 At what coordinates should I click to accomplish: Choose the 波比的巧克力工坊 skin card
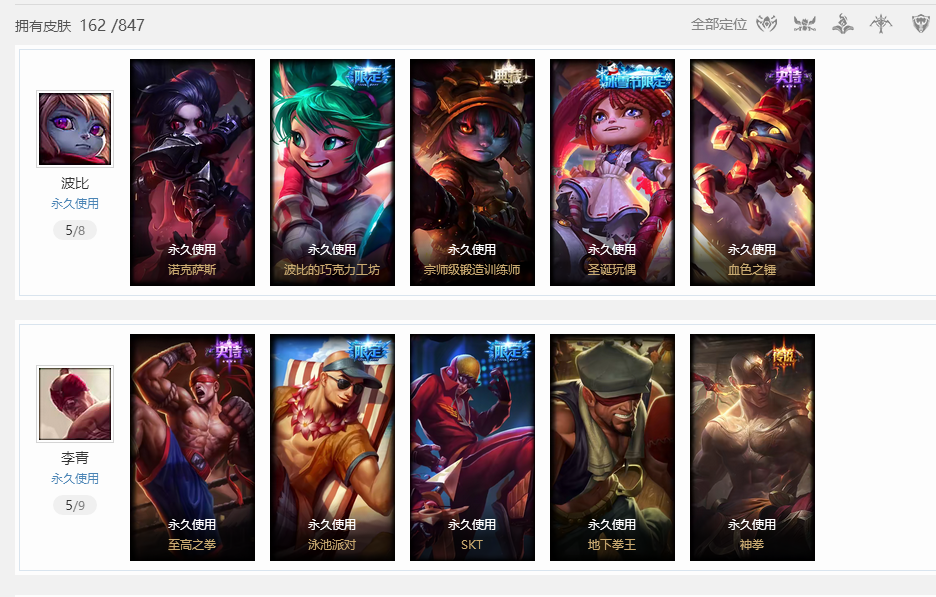click(332, 172)
